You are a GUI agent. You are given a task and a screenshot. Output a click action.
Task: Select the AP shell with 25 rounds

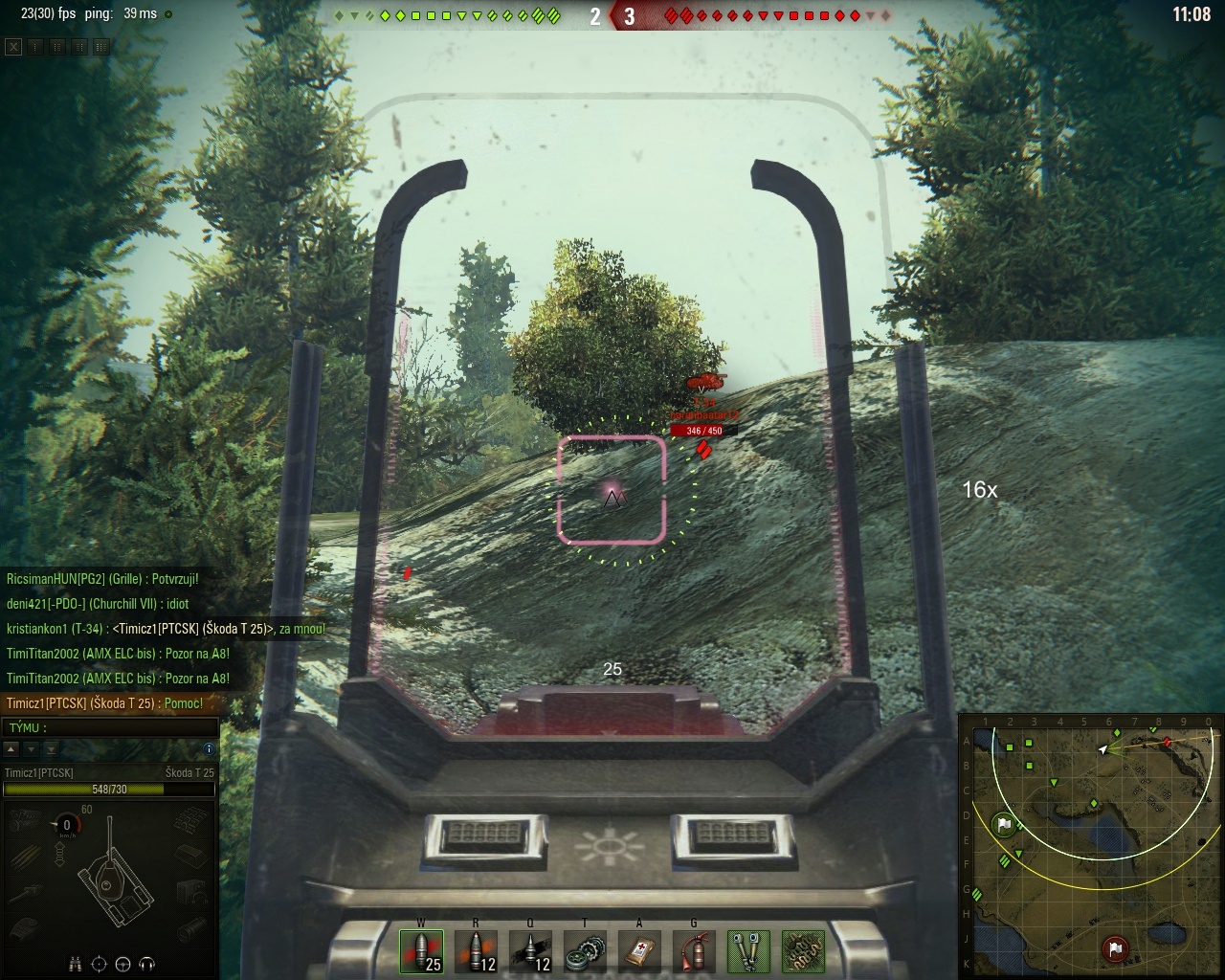tap(421, 951)
